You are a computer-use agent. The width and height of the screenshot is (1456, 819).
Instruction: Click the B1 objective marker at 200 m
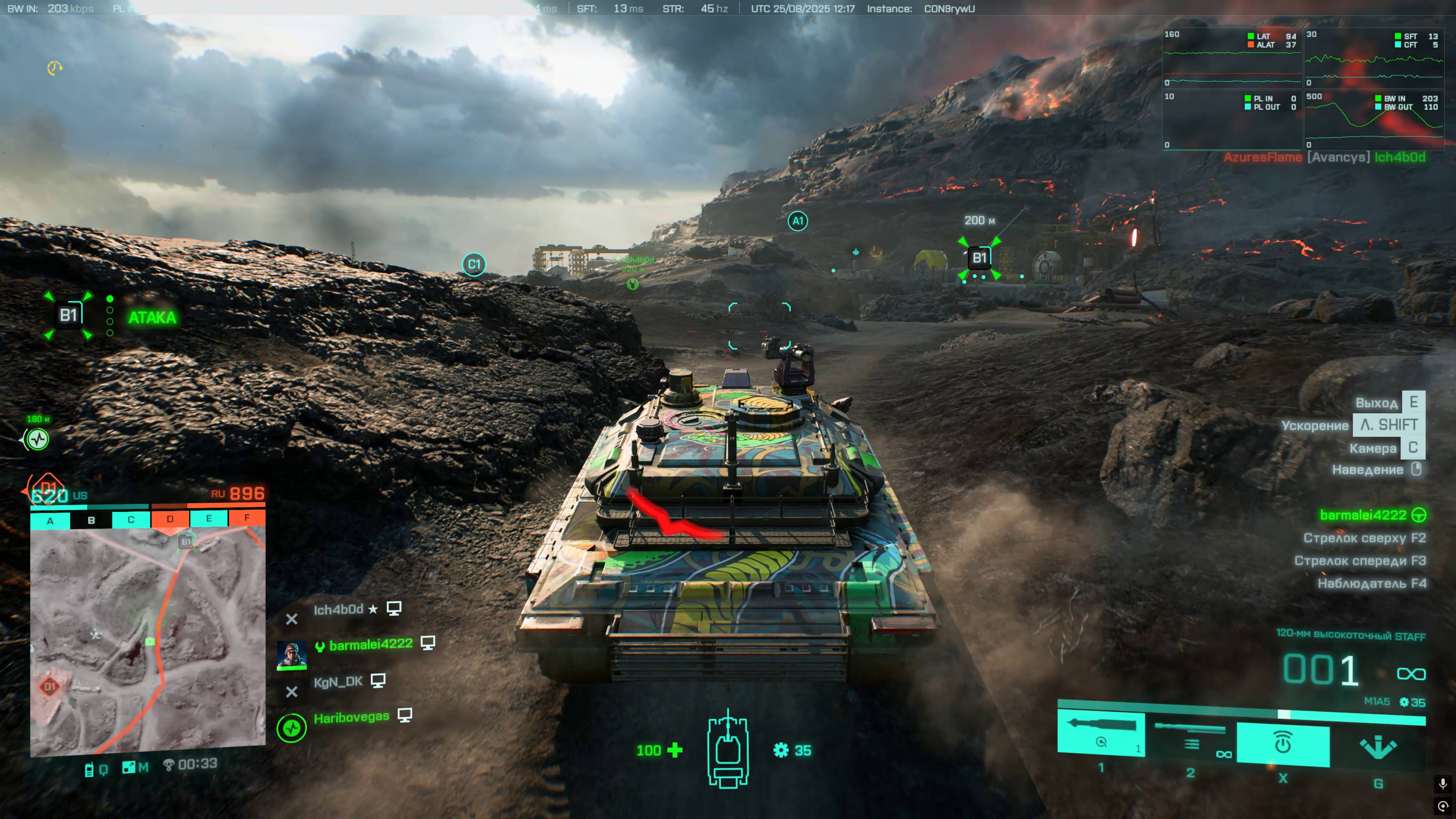(x=979, y=258)
